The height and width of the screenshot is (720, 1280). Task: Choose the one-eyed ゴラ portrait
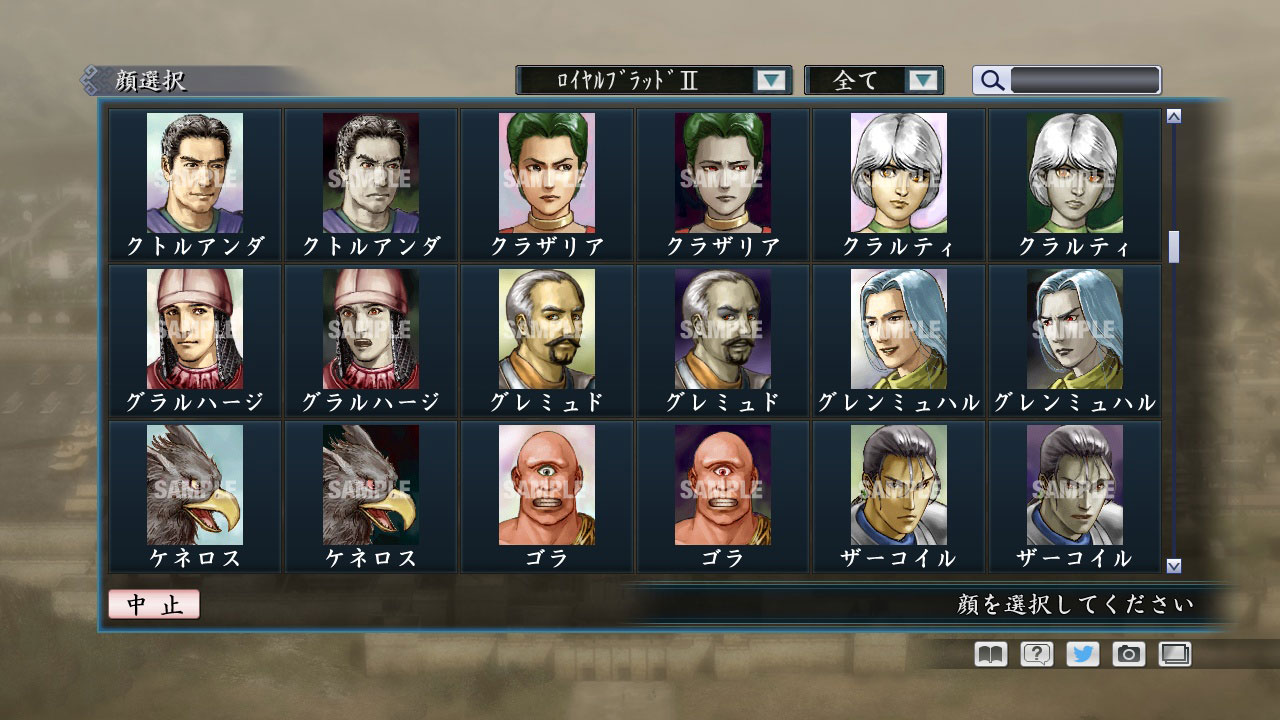click(x=547, y=487)
